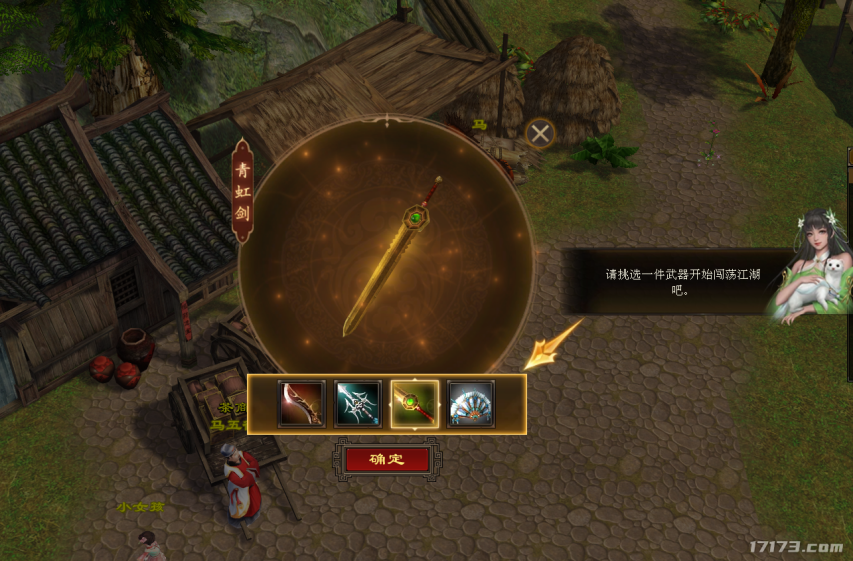Close the weapon selection dialog
The height and width of the screenshot is (561, 853).
540,133
